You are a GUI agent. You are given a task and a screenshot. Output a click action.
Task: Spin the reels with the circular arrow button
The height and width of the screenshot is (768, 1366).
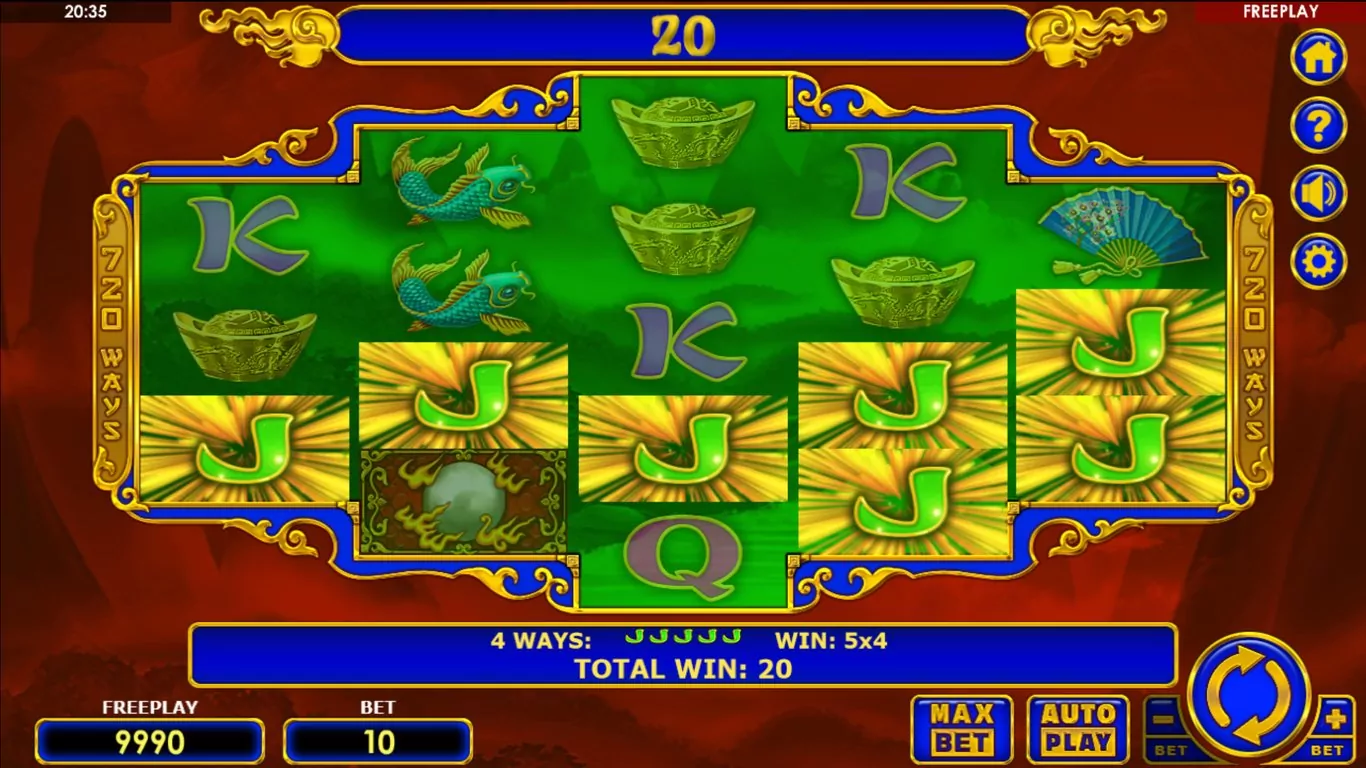[x=1249, y=695]
